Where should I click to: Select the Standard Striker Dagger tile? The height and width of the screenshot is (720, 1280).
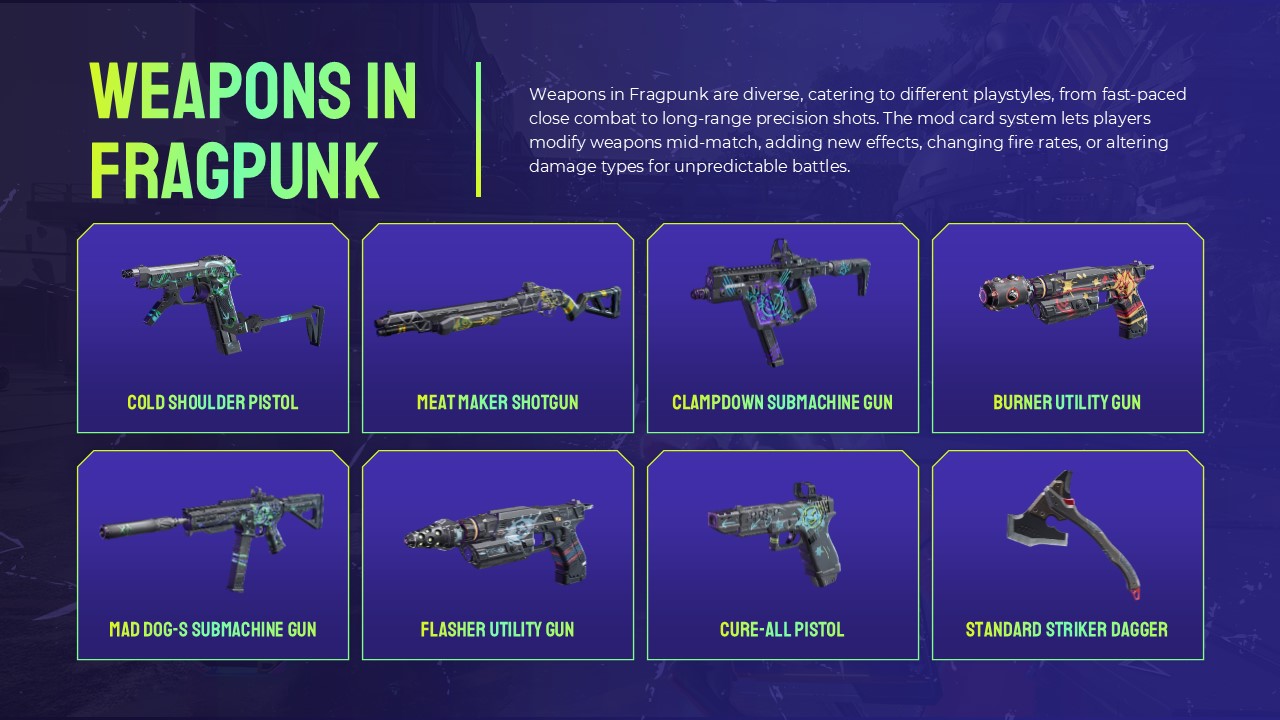click(x=1068, y=555)
